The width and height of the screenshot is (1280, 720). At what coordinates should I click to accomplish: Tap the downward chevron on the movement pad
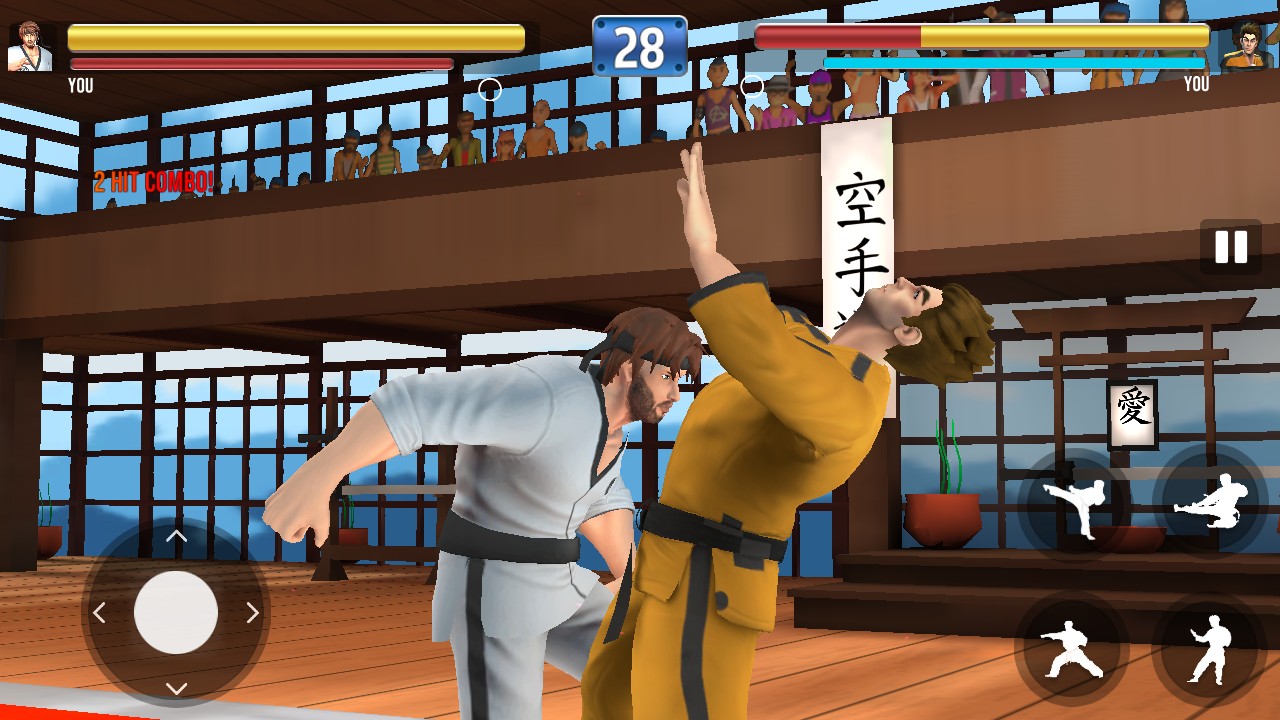click(174, 688)
